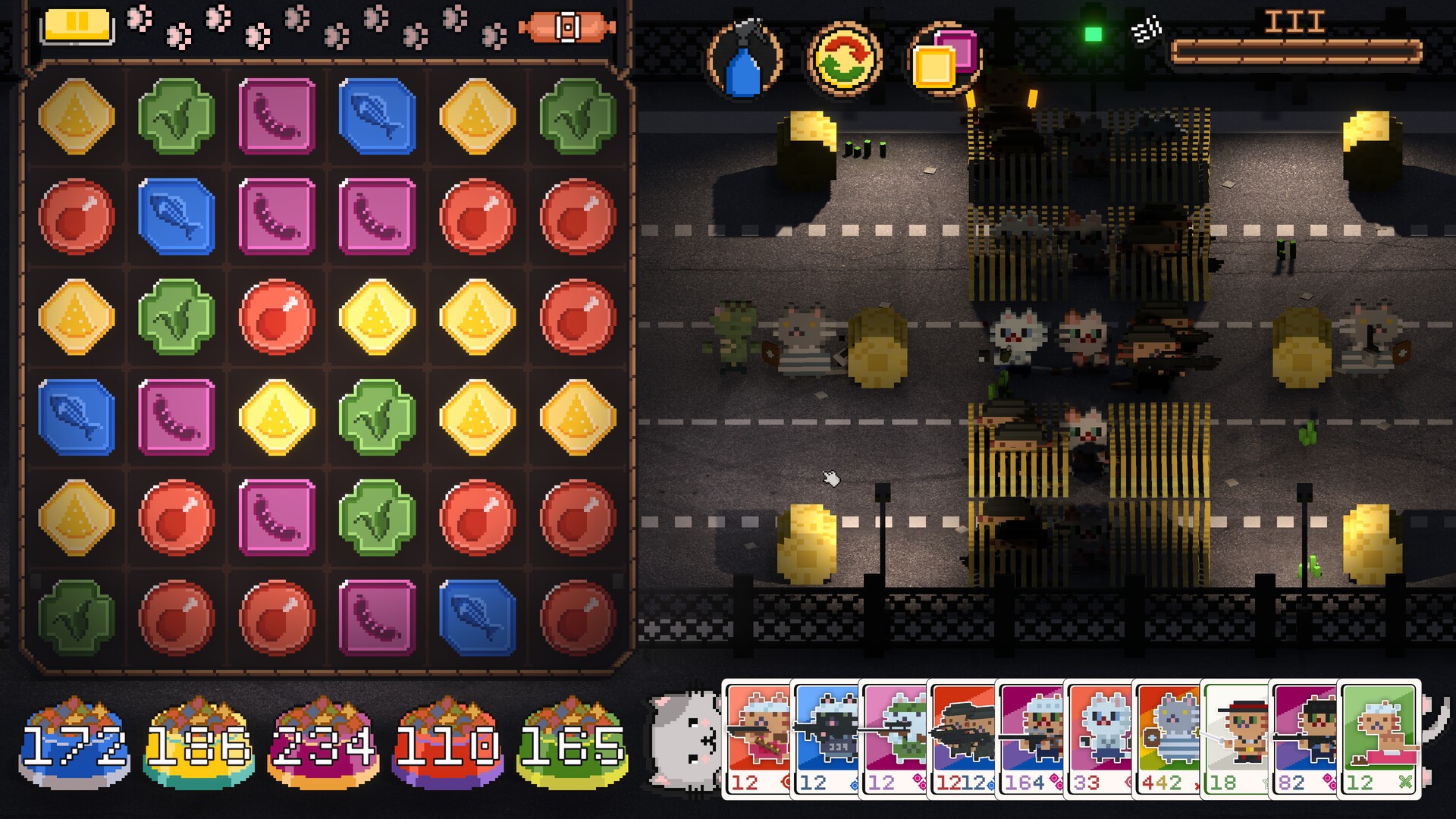Choose the red-hat bandit card costing 18
This screenshot has height=819, width=1456.
point(1235,736)
